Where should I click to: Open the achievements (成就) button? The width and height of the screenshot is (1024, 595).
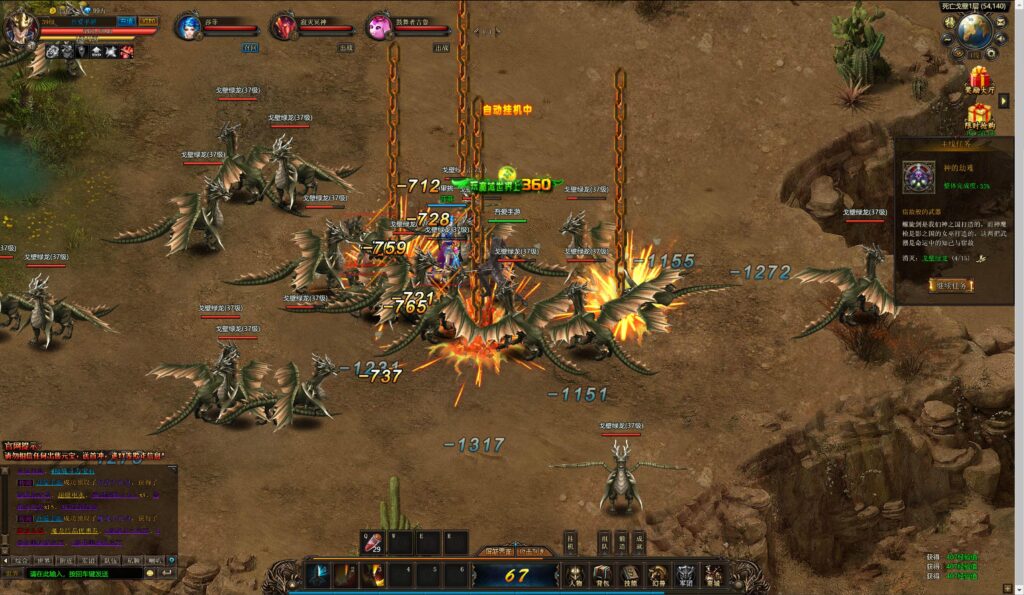[x=639, y=541]
